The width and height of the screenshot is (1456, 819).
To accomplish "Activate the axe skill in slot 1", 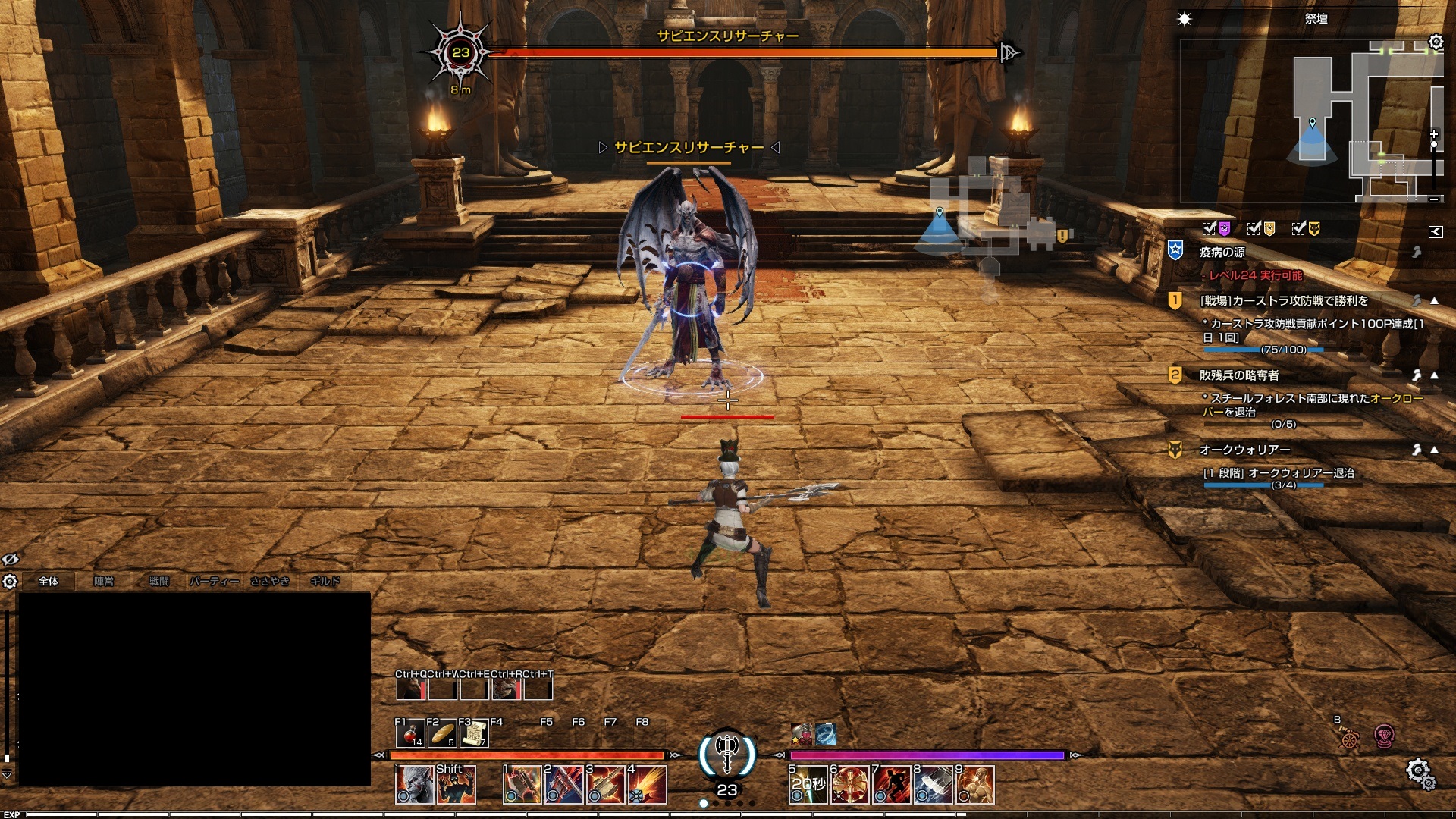I will [522, 785].
